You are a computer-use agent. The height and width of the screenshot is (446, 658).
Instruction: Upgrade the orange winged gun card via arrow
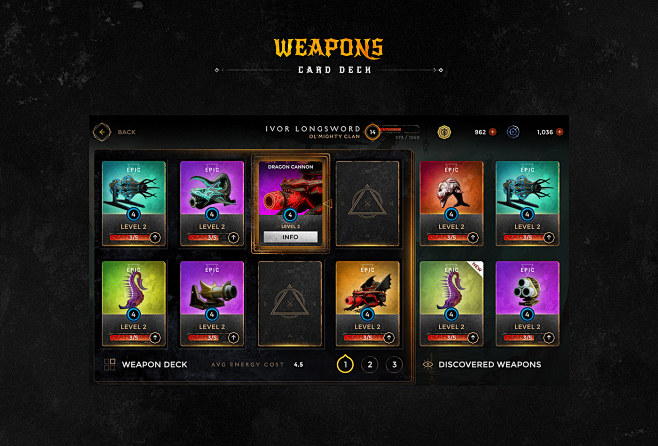coord(389,338)
